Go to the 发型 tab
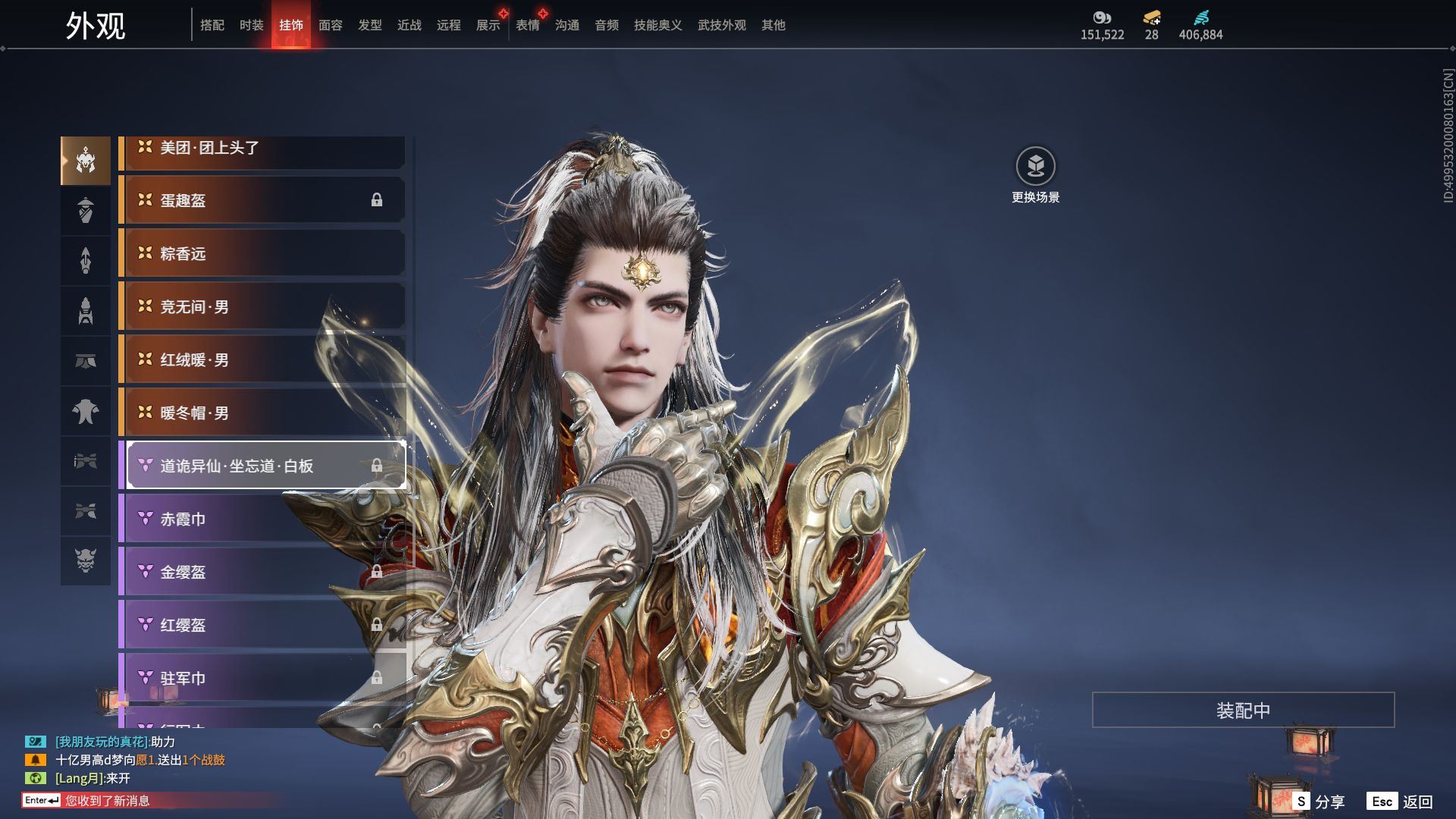The image size is (1456, 819). (x=370, y=25)
